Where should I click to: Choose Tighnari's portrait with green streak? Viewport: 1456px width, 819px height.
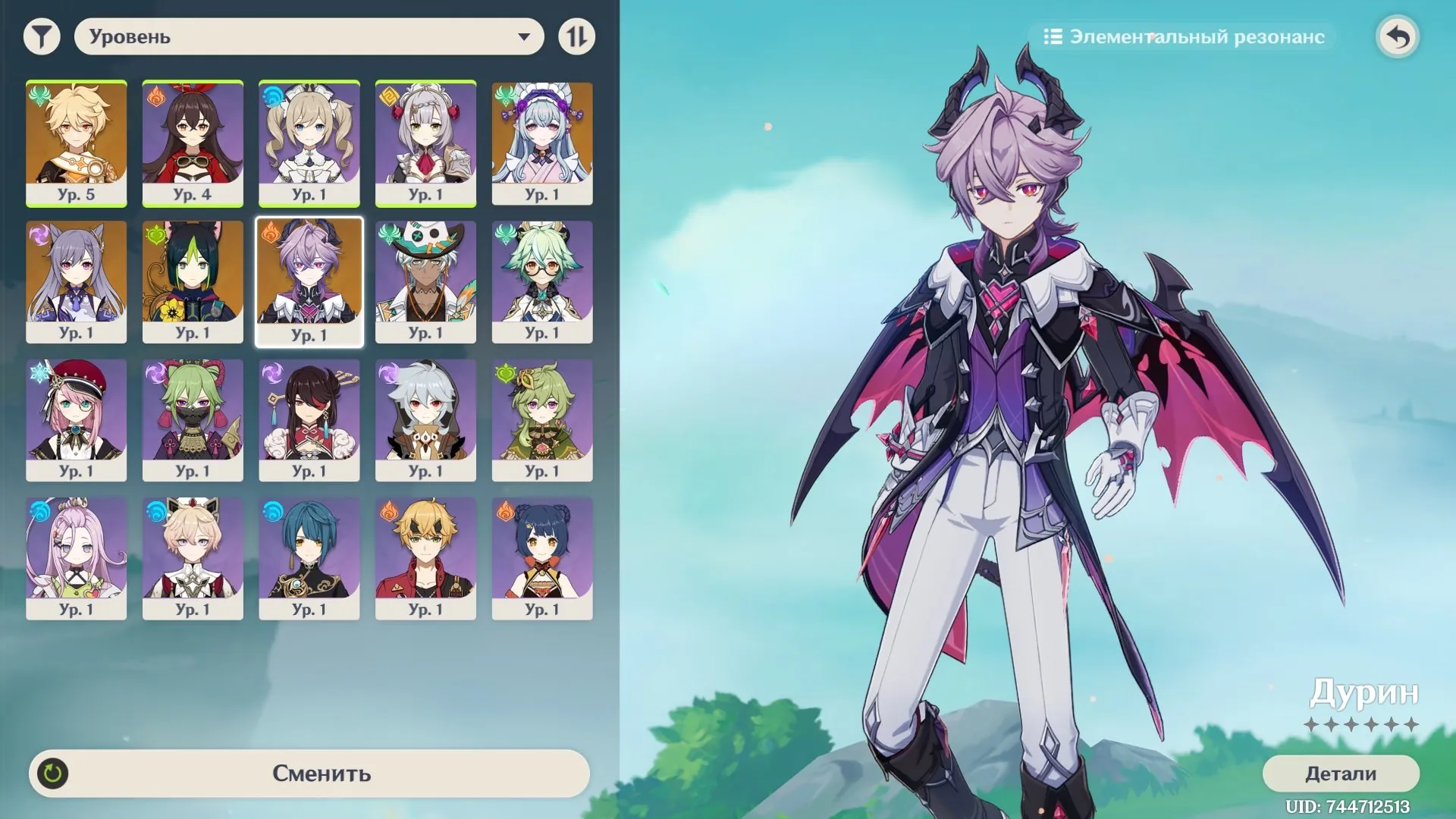[x=193, y=281]
